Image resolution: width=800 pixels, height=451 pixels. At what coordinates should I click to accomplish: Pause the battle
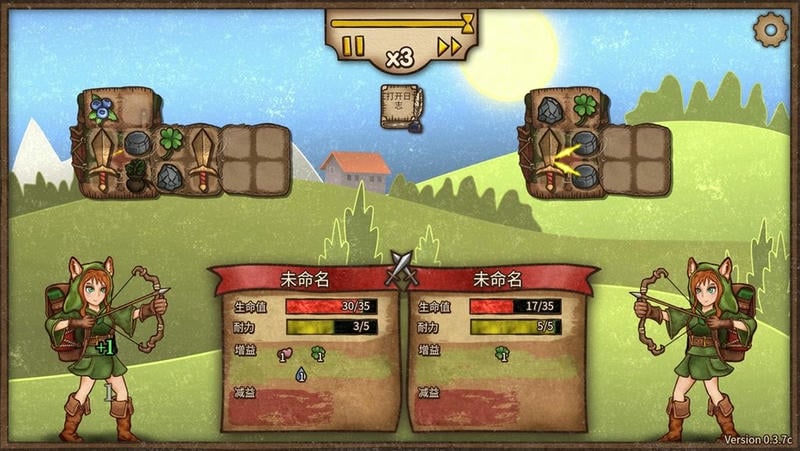[353, 46]
